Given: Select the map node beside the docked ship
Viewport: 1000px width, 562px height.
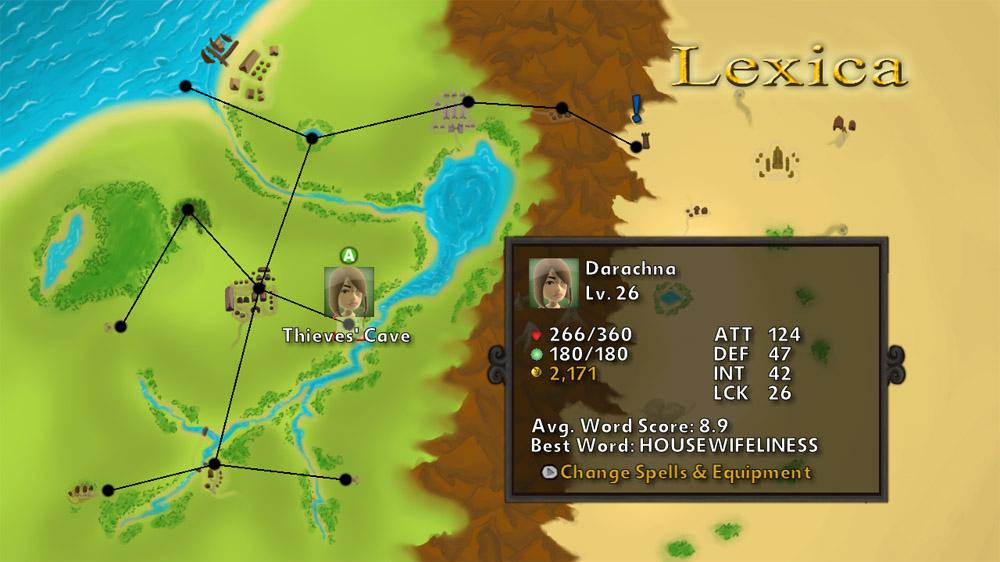Looking at the screenshot, I should click(x=186, y=86).
